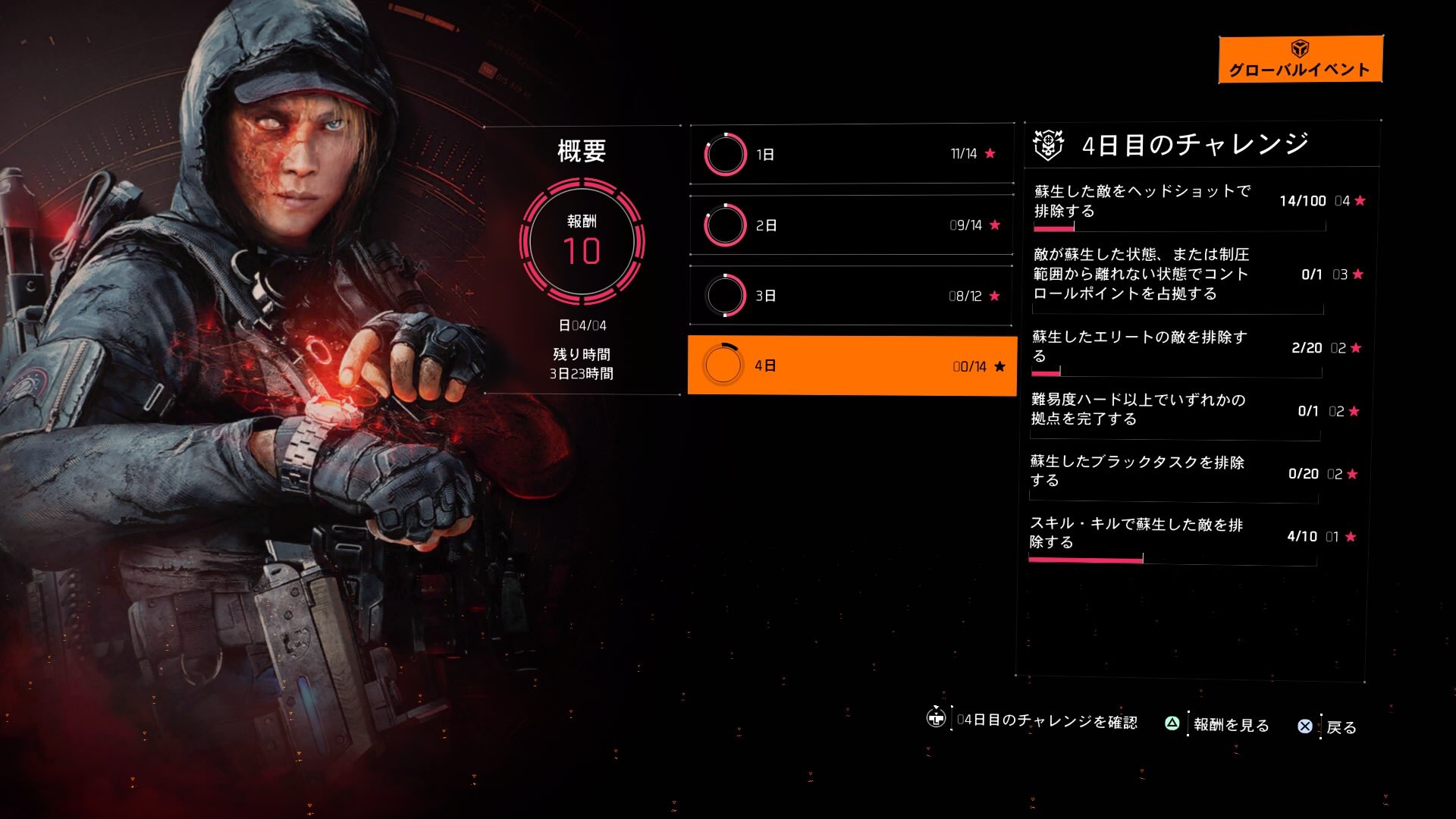Viewport: 1456px width, 819px height.
Task: Expand the 2日 day entry
Action: click(851, 224)
